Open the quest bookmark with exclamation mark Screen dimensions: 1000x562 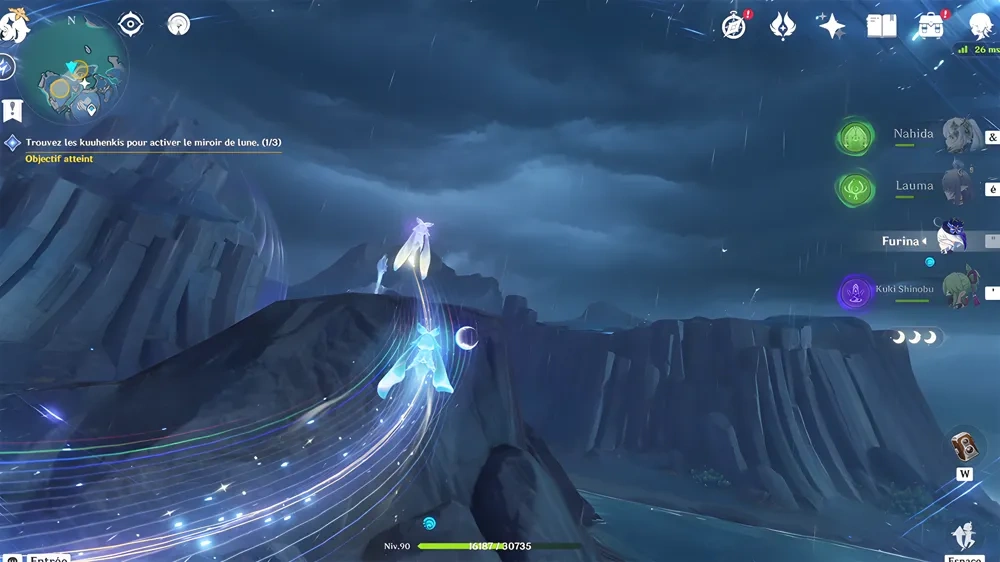click(13, 110)
